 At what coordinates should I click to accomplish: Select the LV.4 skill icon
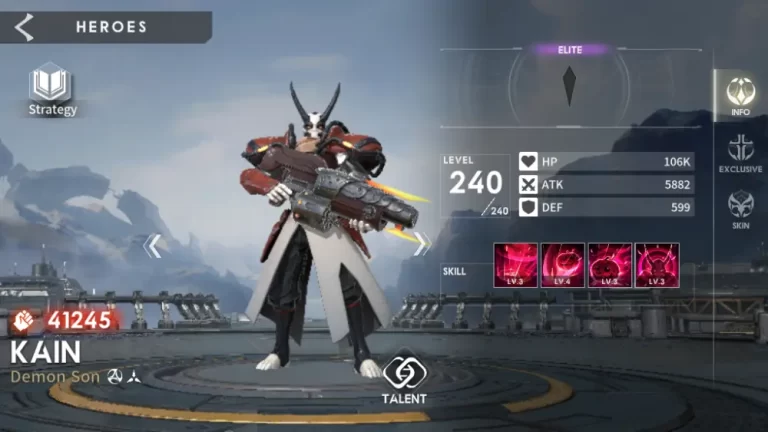(x=563, y=266)
